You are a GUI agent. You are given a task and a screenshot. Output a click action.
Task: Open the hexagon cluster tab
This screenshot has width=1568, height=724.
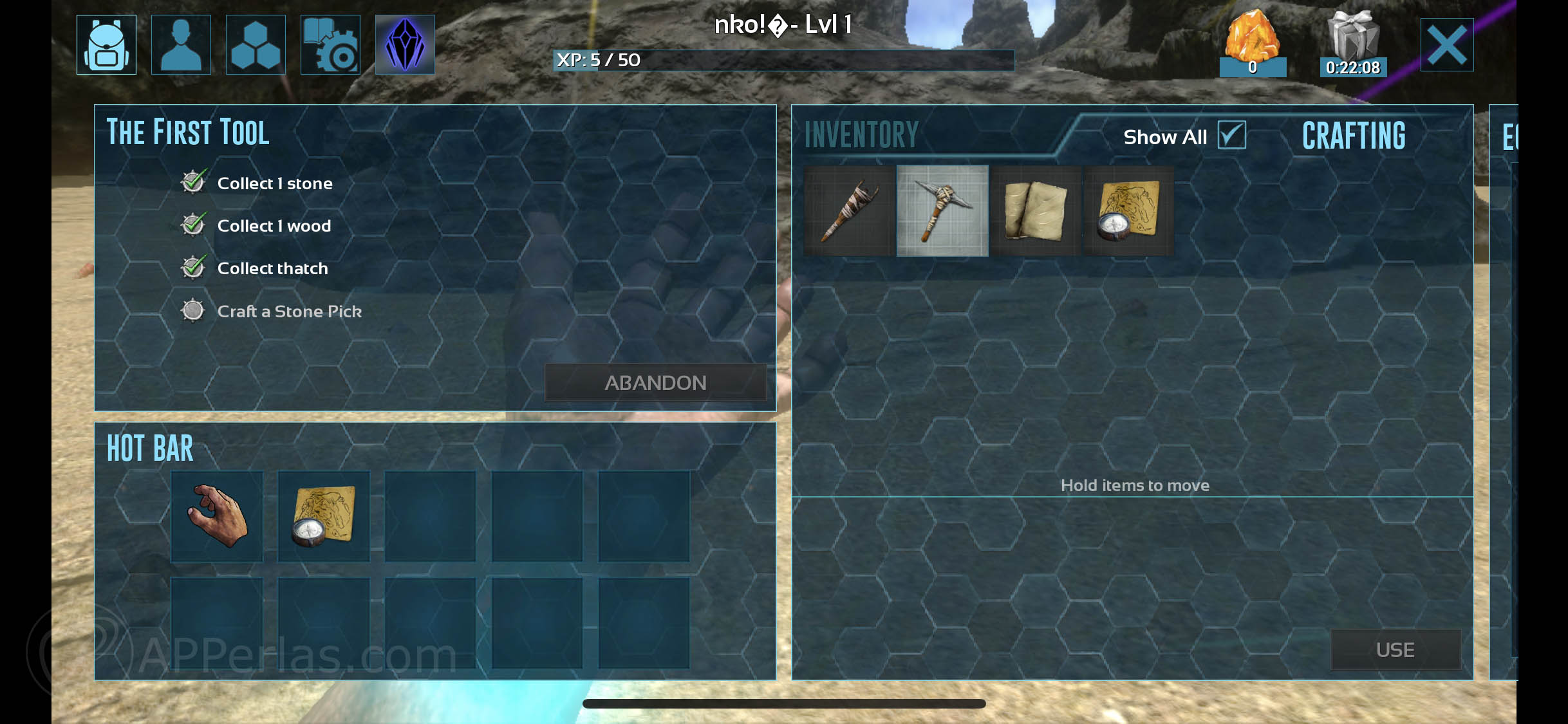coord(256,45)
